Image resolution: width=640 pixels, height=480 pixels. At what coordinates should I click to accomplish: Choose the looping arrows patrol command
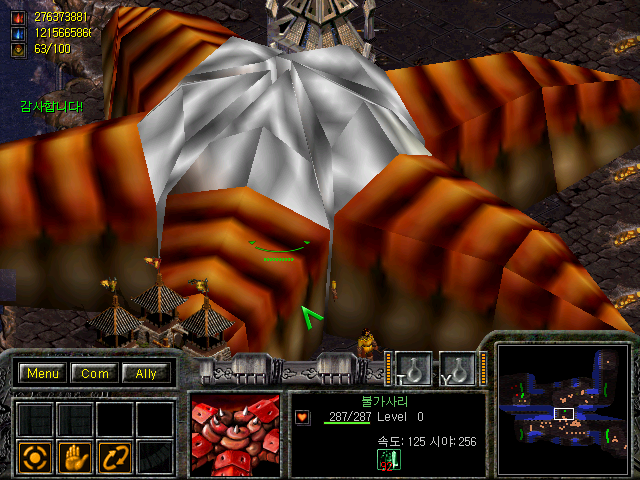[114, 457]
